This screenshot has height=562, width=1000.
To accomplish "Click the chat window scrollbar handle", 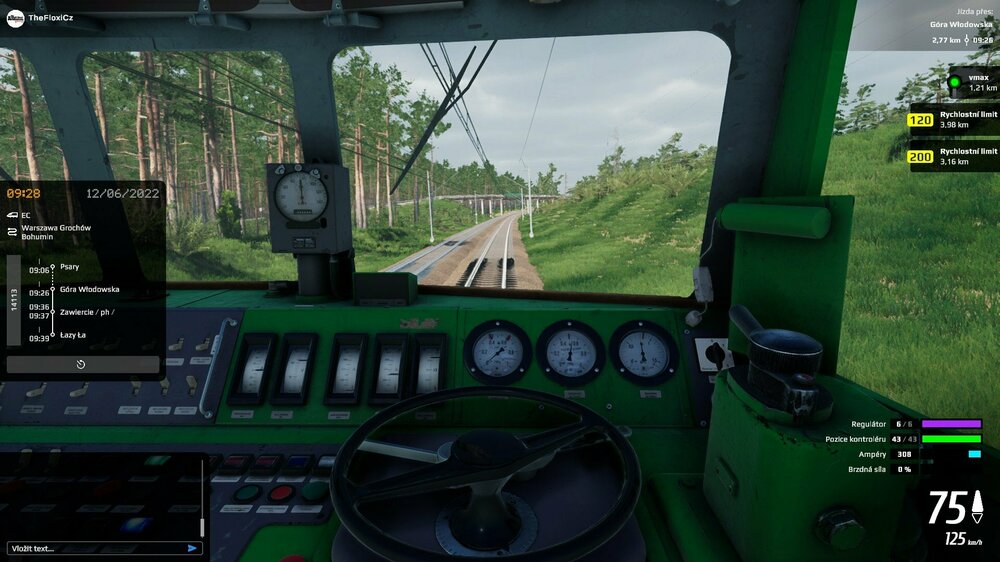I will [x=202, y=526].
